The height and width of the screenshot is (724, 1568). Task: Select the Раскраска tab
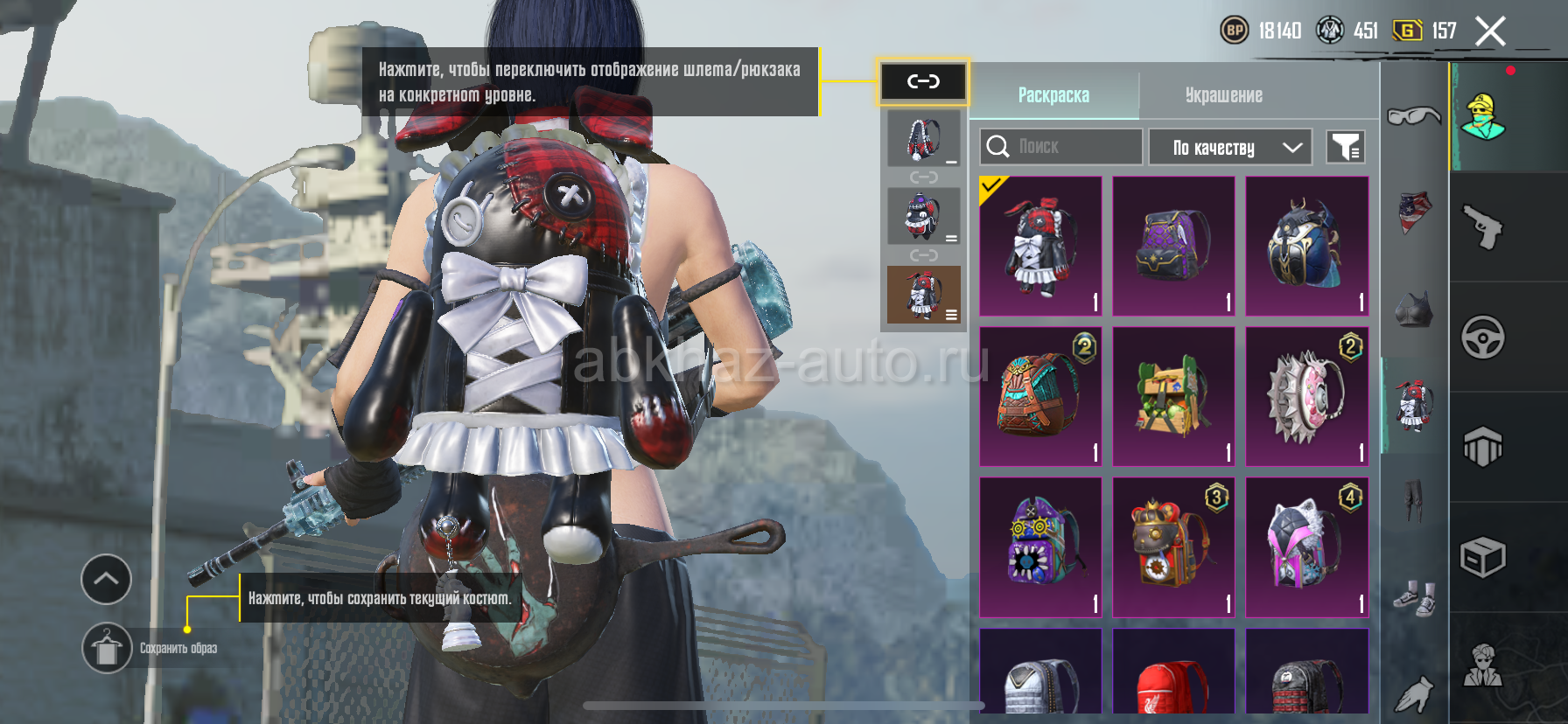(1053, 95)
